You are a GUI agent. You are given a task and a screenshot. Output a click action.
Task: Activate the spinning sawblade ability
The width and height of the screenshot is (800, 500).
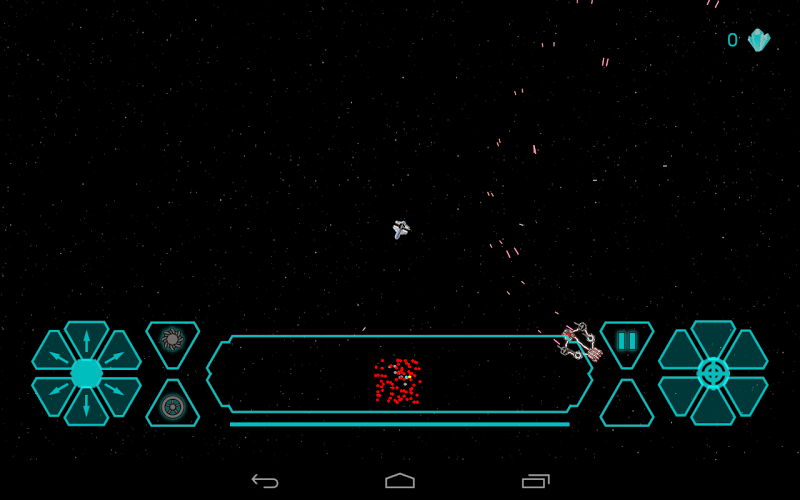[x=172, y=340]
